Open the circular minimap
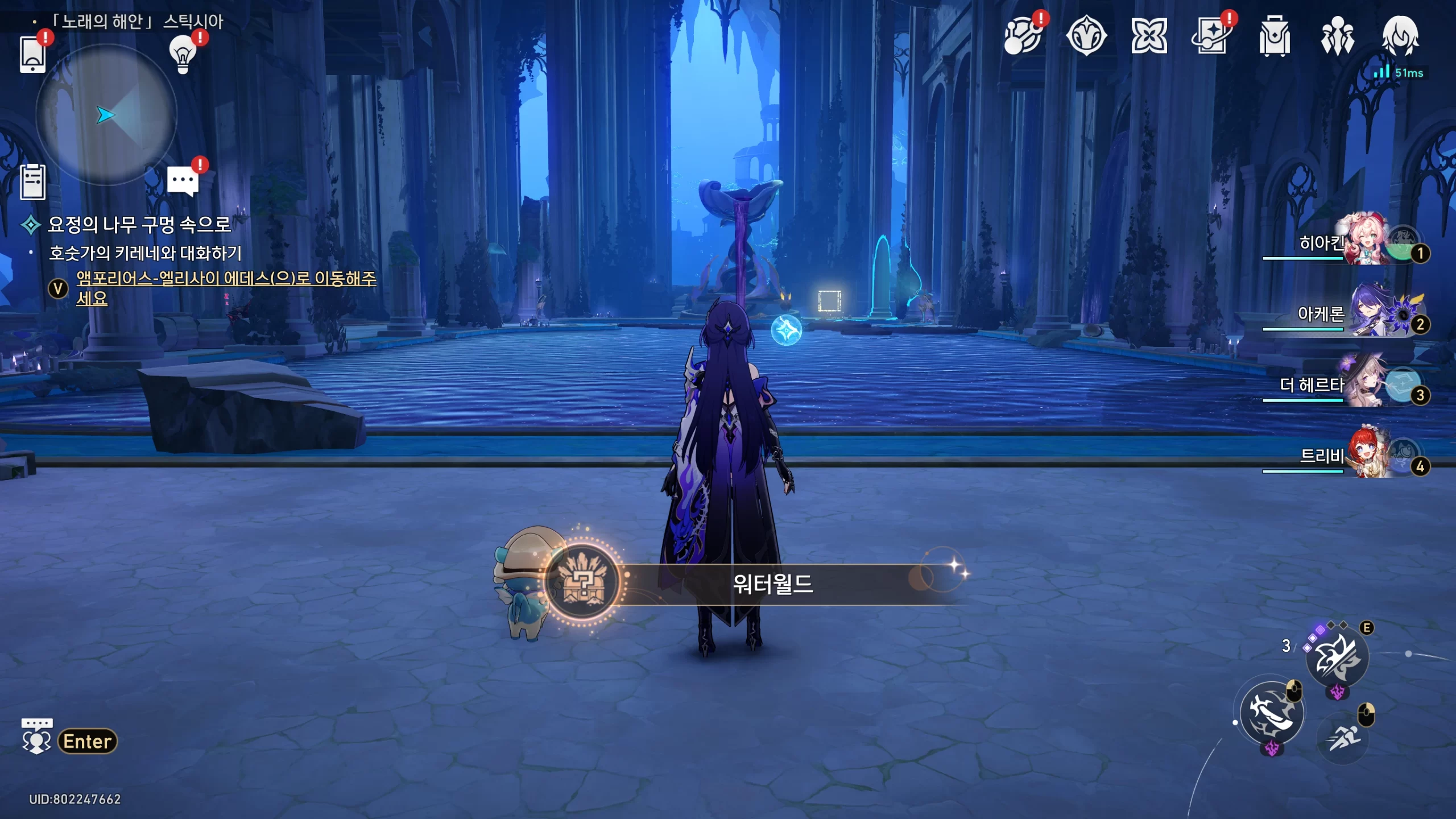The image size is (1456, 819). tap(106, 115)
